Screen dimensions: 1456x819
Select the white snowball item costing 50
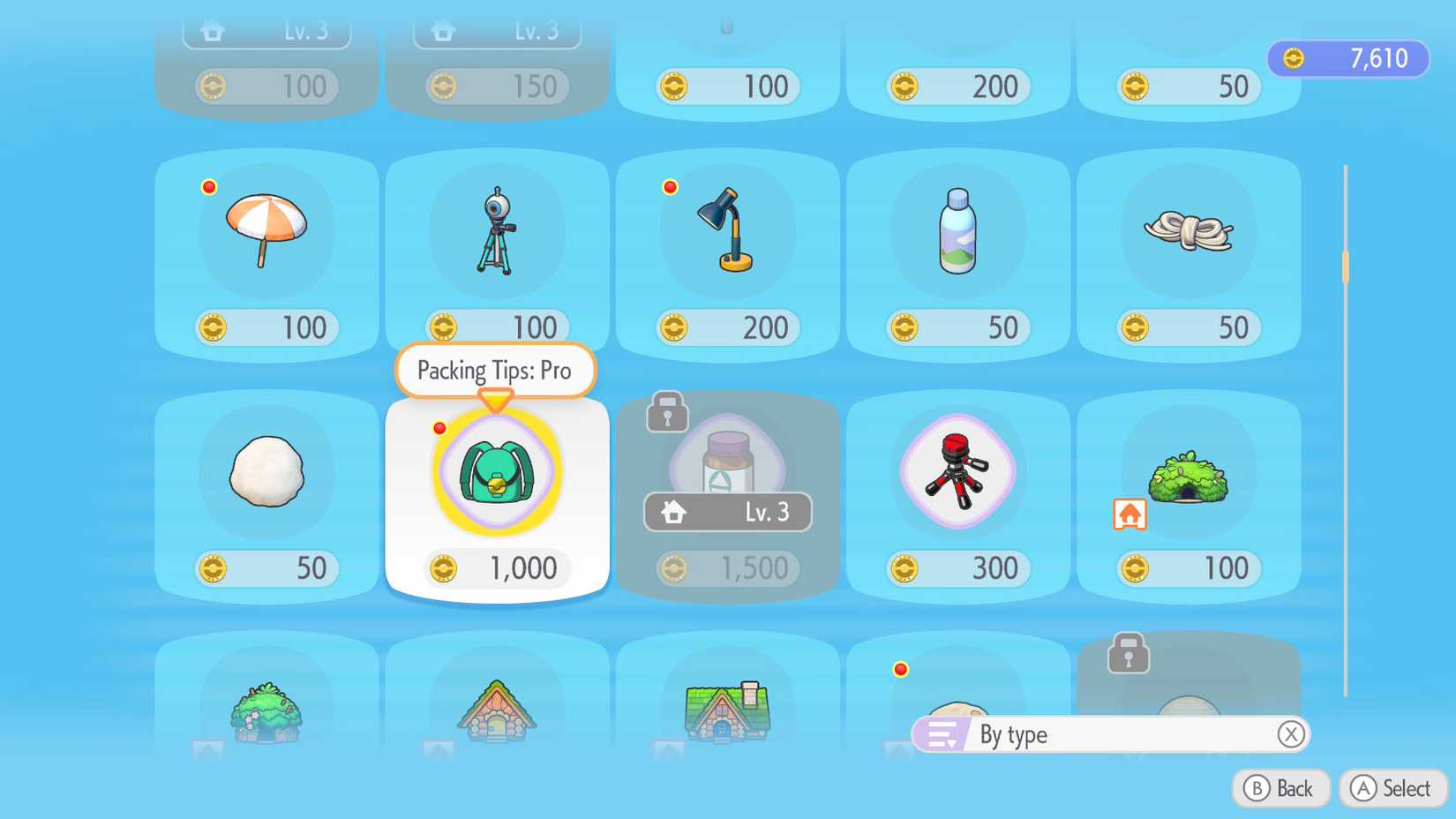coord(265,474)
